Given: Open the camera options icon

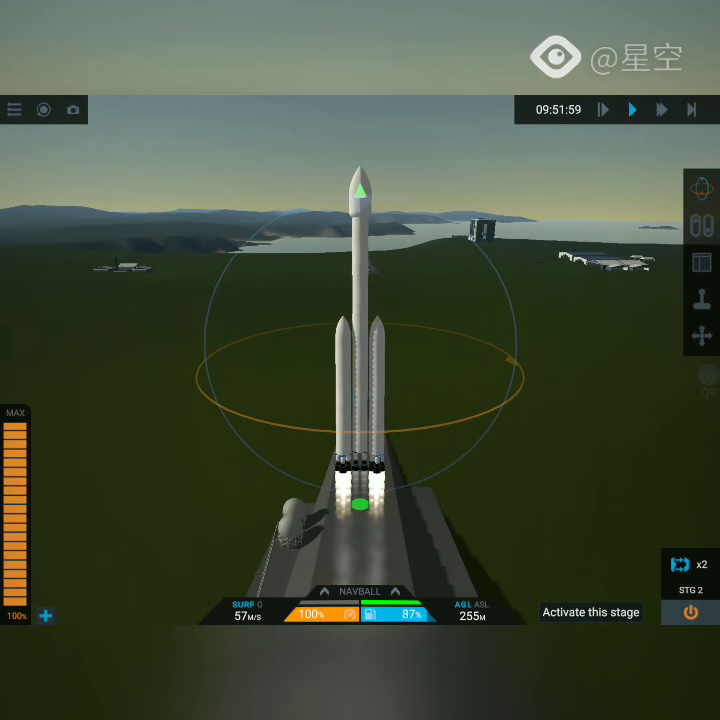Looking at the screenshot, I should (x=73, y=110).
